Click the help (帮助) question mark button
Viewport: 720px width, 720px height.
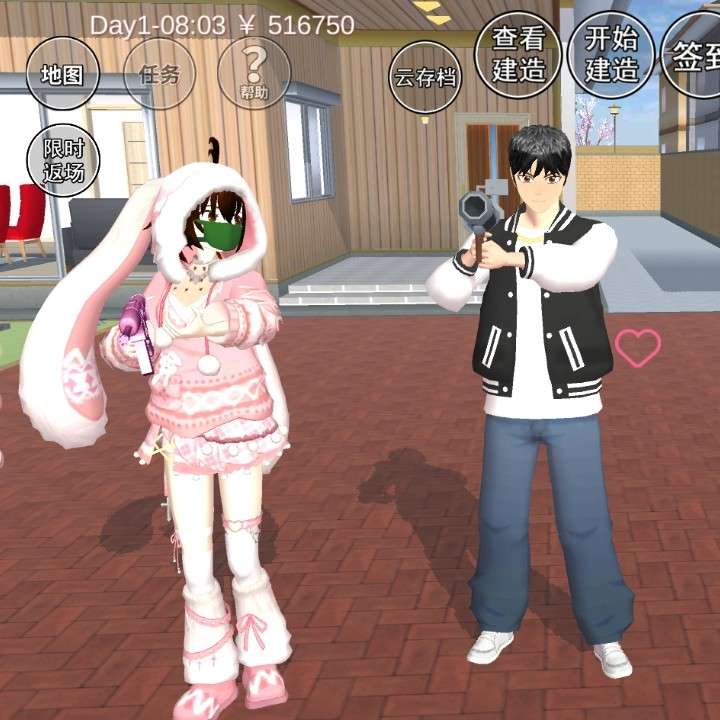click(254, 74)
